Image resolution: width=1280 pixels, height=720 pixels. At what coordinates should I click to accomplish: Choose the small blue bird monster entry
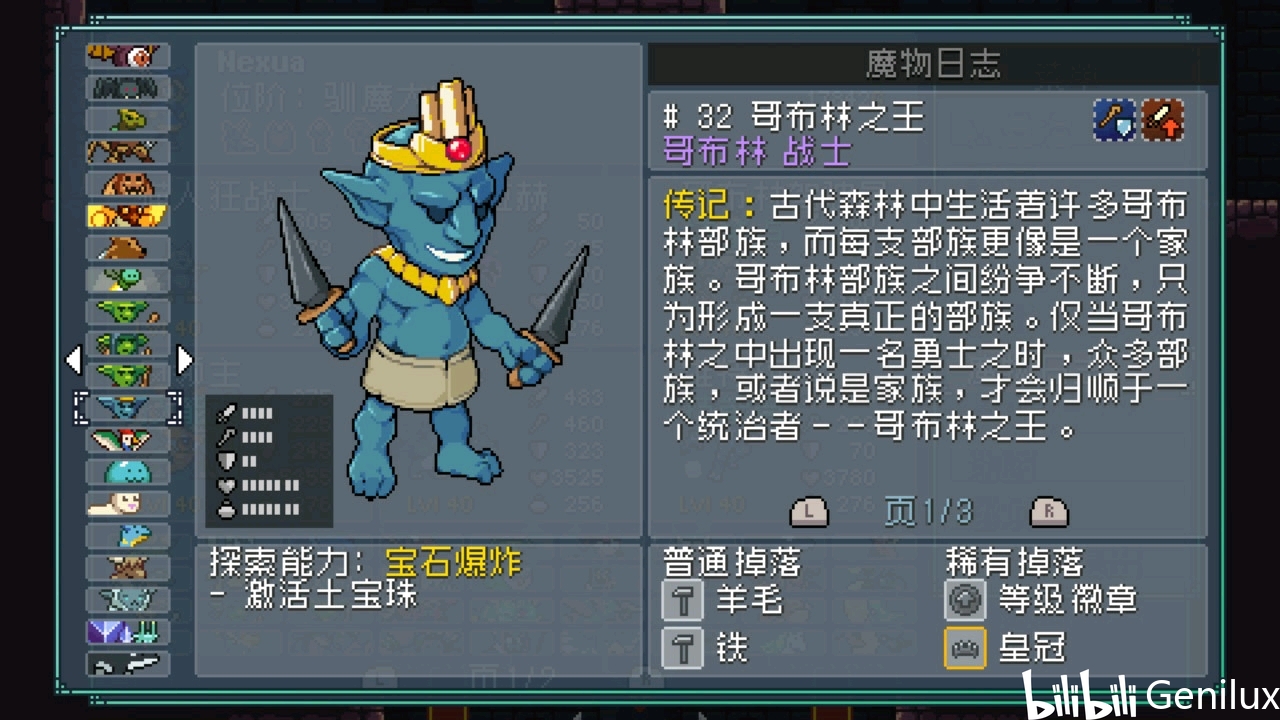pos(128,536)
